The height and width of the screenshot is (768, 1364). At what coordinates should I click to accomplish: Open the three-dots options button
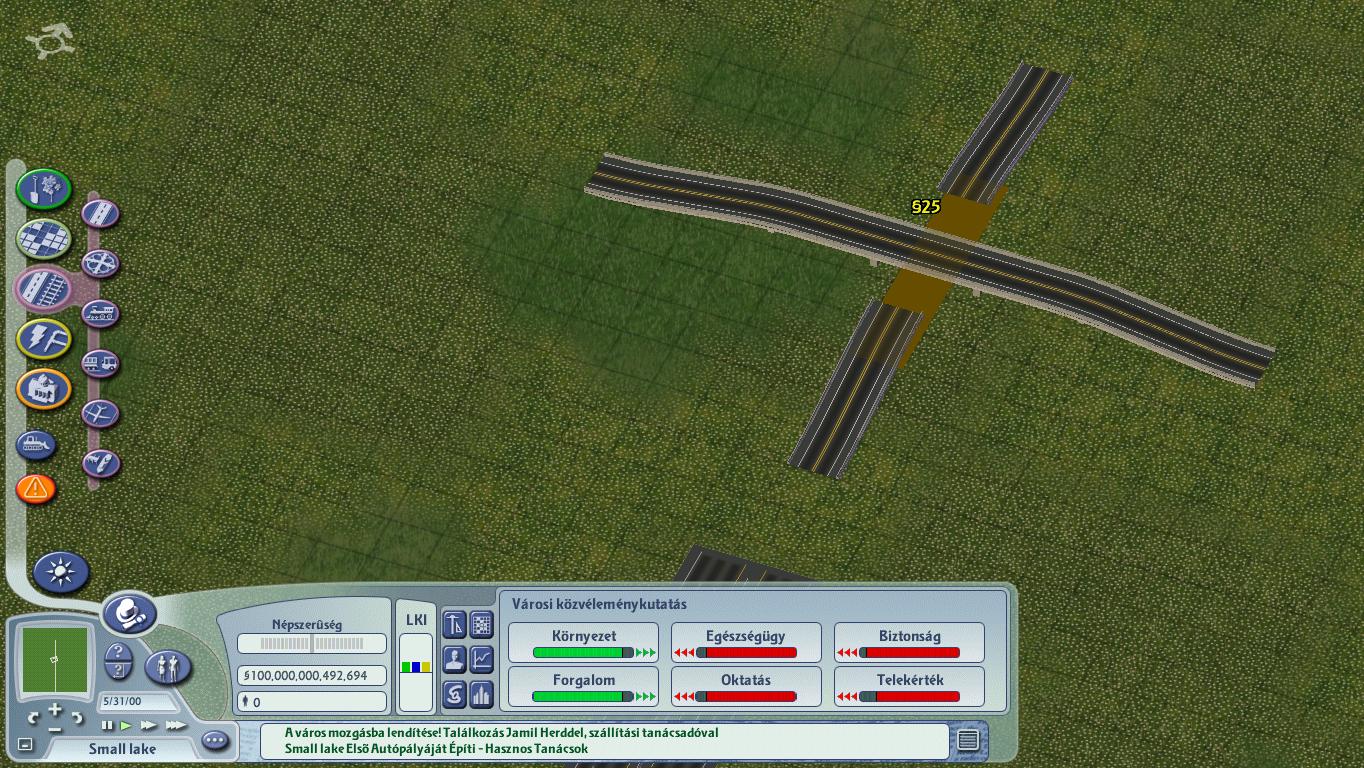pyautogui.click(x=215, y=741)
